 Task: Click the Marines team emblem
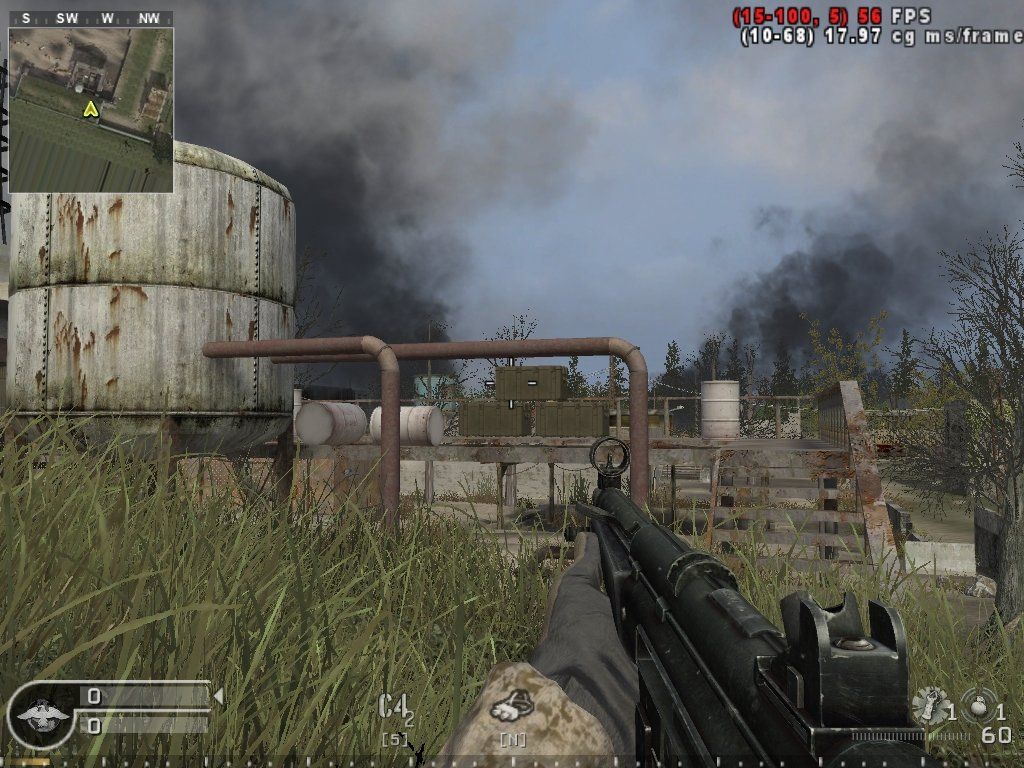[41, 714]
